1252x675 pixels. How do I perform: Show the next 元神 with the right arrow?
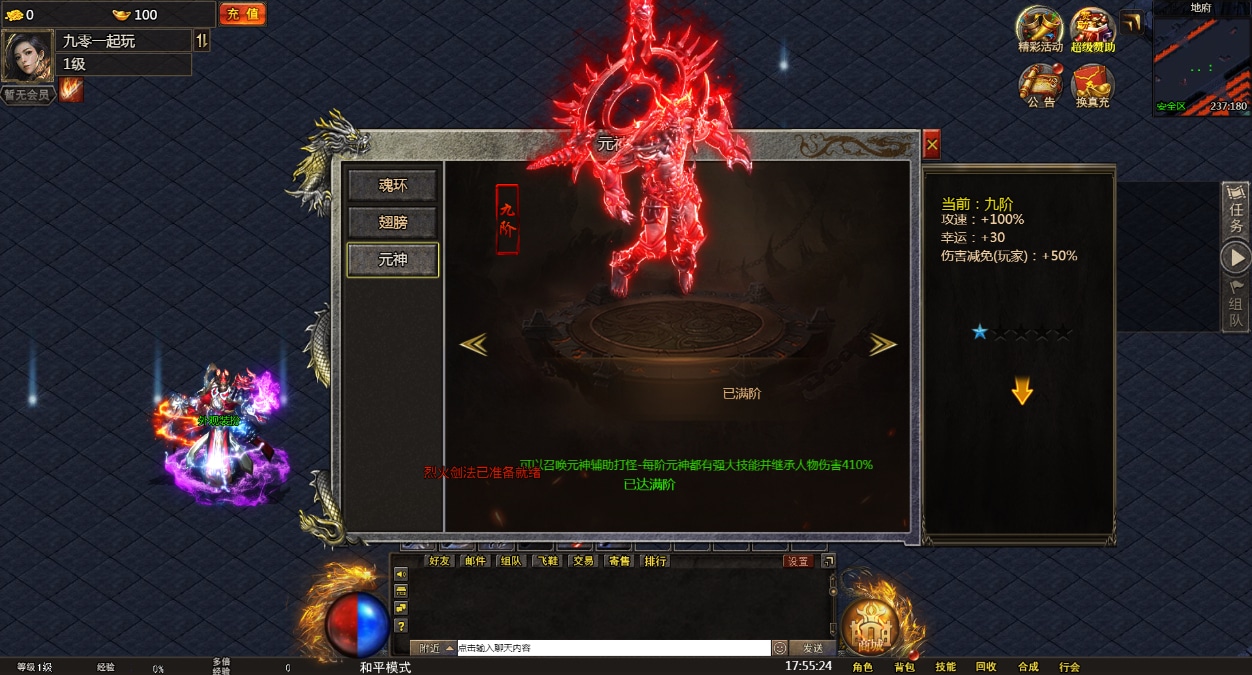tap(882, 344)
